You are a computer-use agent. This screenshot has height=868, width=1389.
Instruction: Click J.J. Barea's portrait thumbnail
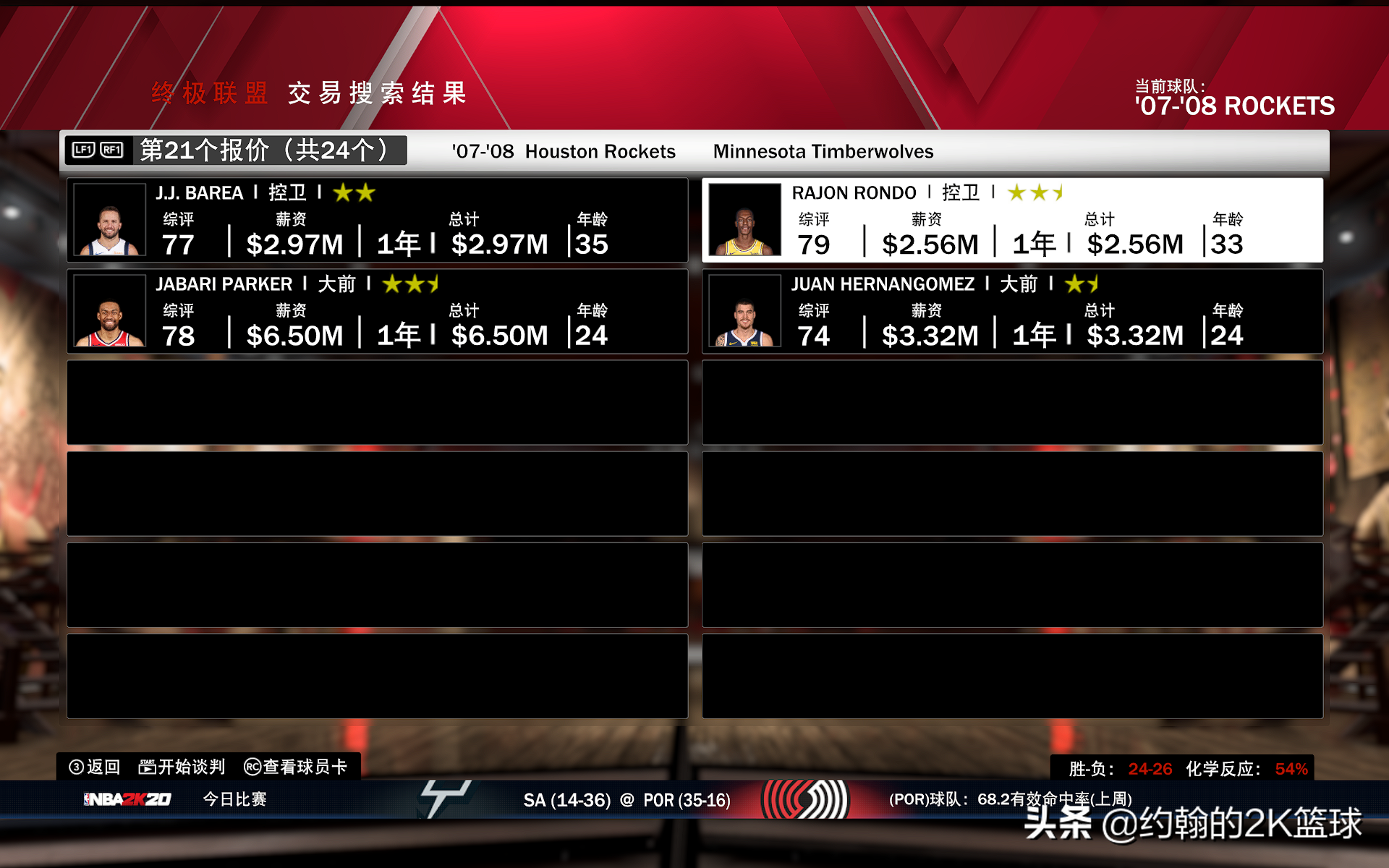click(110, 220)
